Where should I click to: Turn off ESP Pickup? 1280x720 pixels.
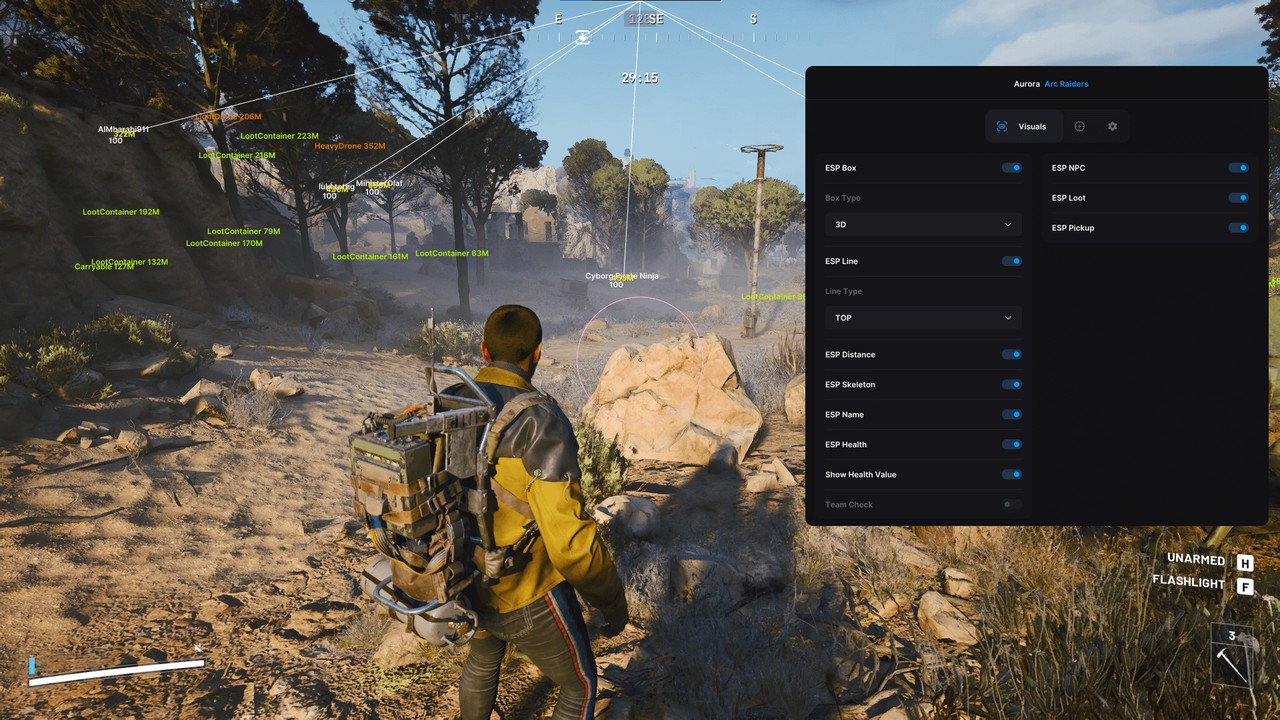pyautogui.click(x=1238, y=227)
